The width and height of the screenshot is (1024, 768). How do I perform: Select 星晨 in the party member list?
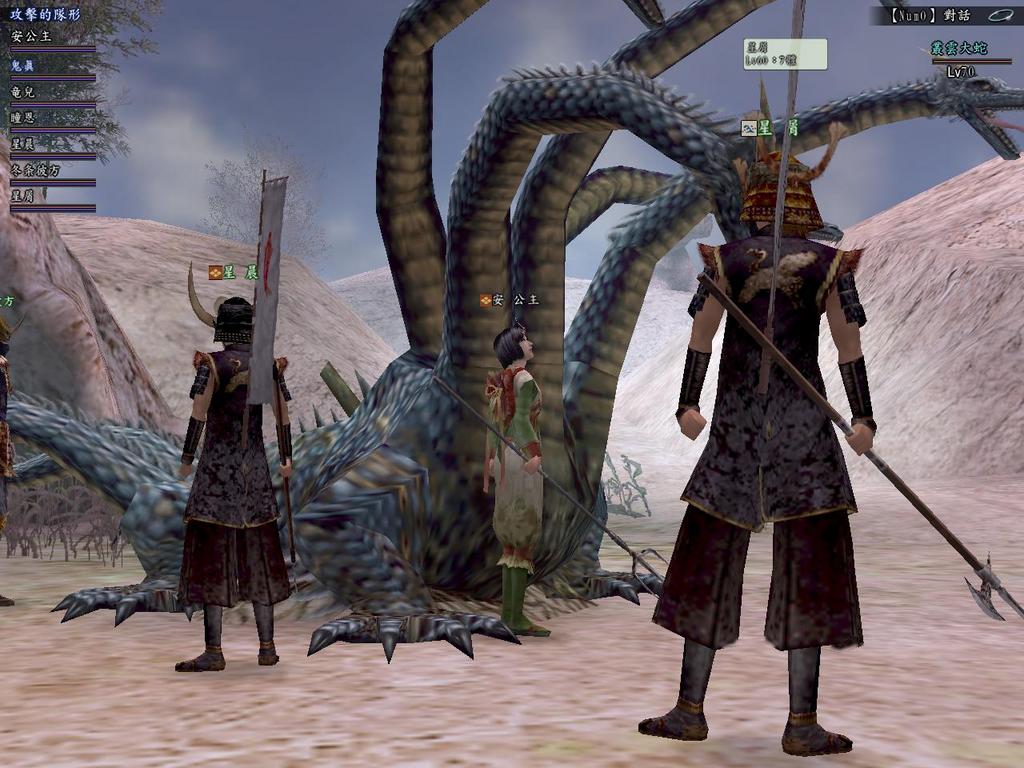(x=24, y=144)
